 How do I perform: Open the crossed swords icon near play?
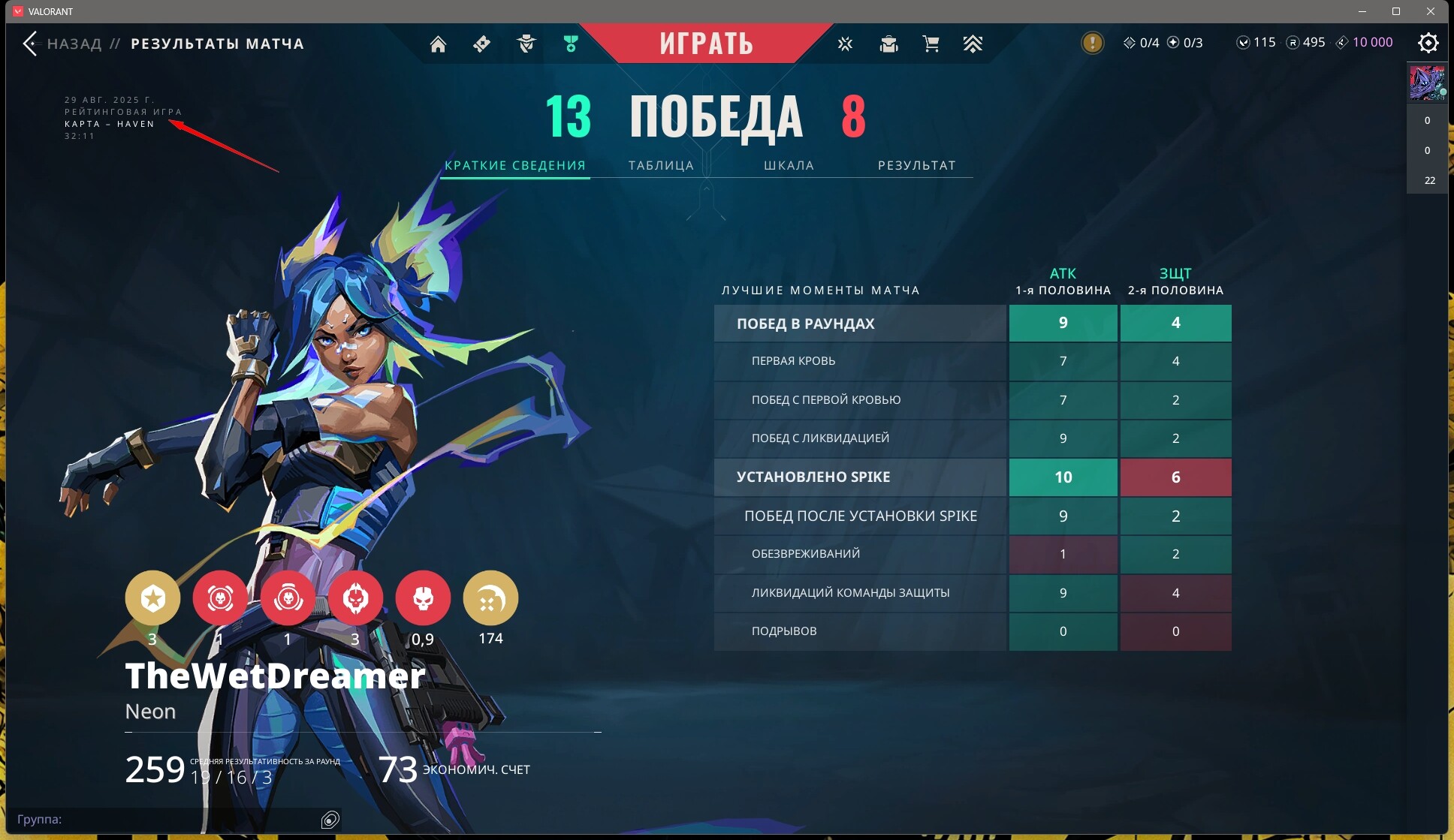pyautogui.click(x=845, y=44)
